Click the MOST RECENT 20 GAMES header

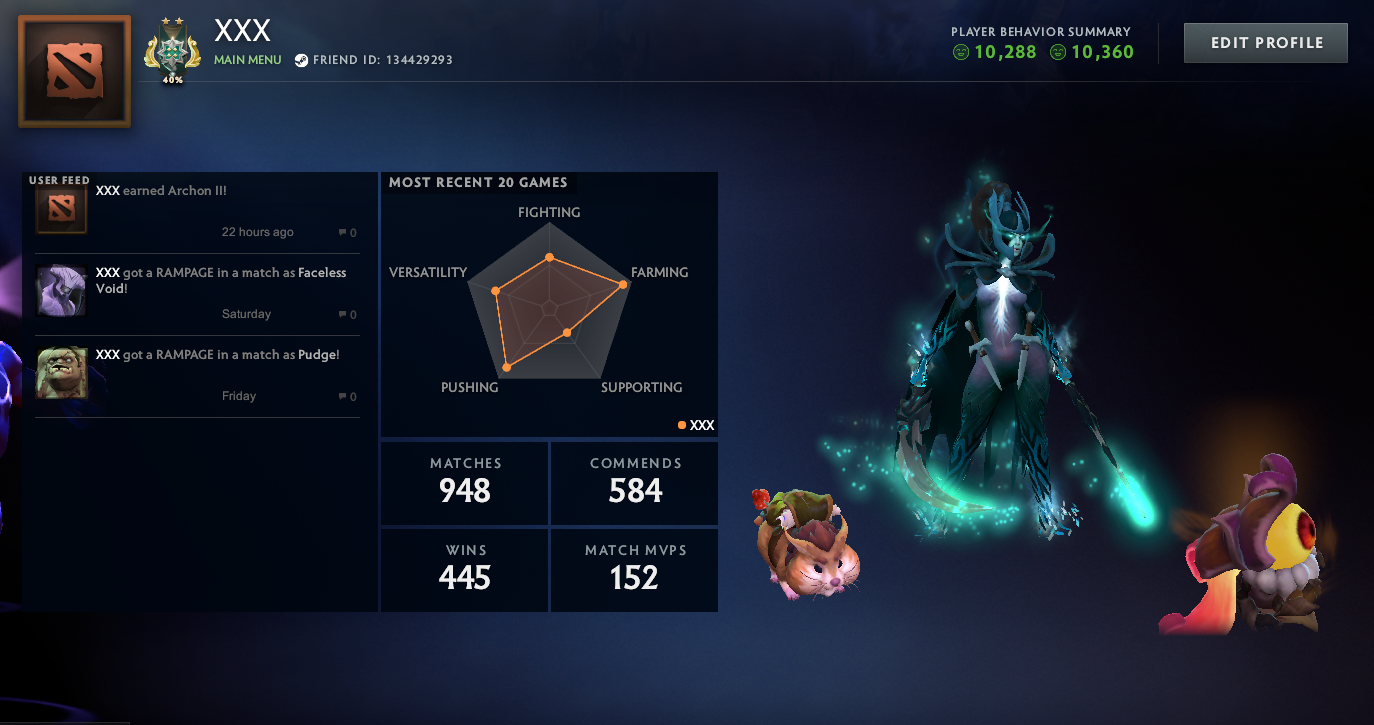(x=478, y=182)
